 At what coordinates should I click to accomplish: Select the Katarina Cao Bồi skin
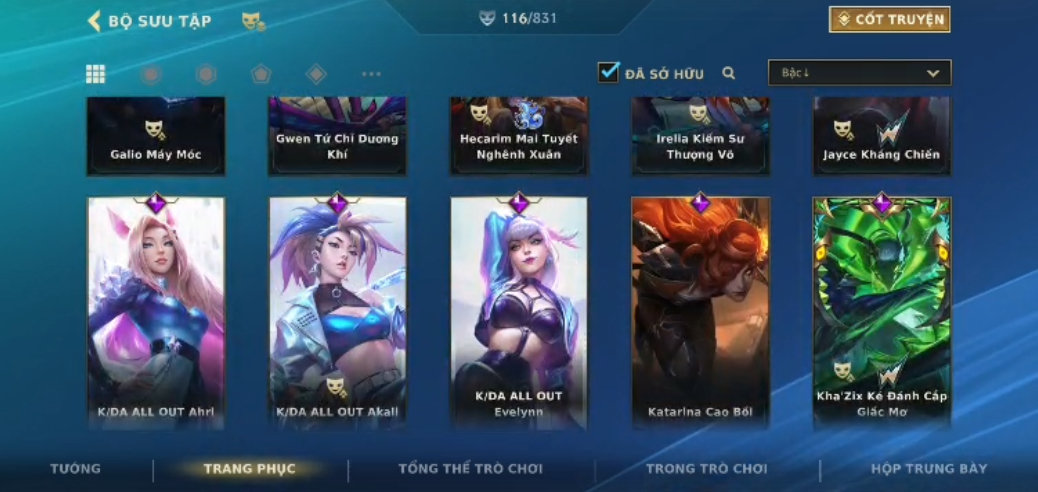tap(700, 312)
